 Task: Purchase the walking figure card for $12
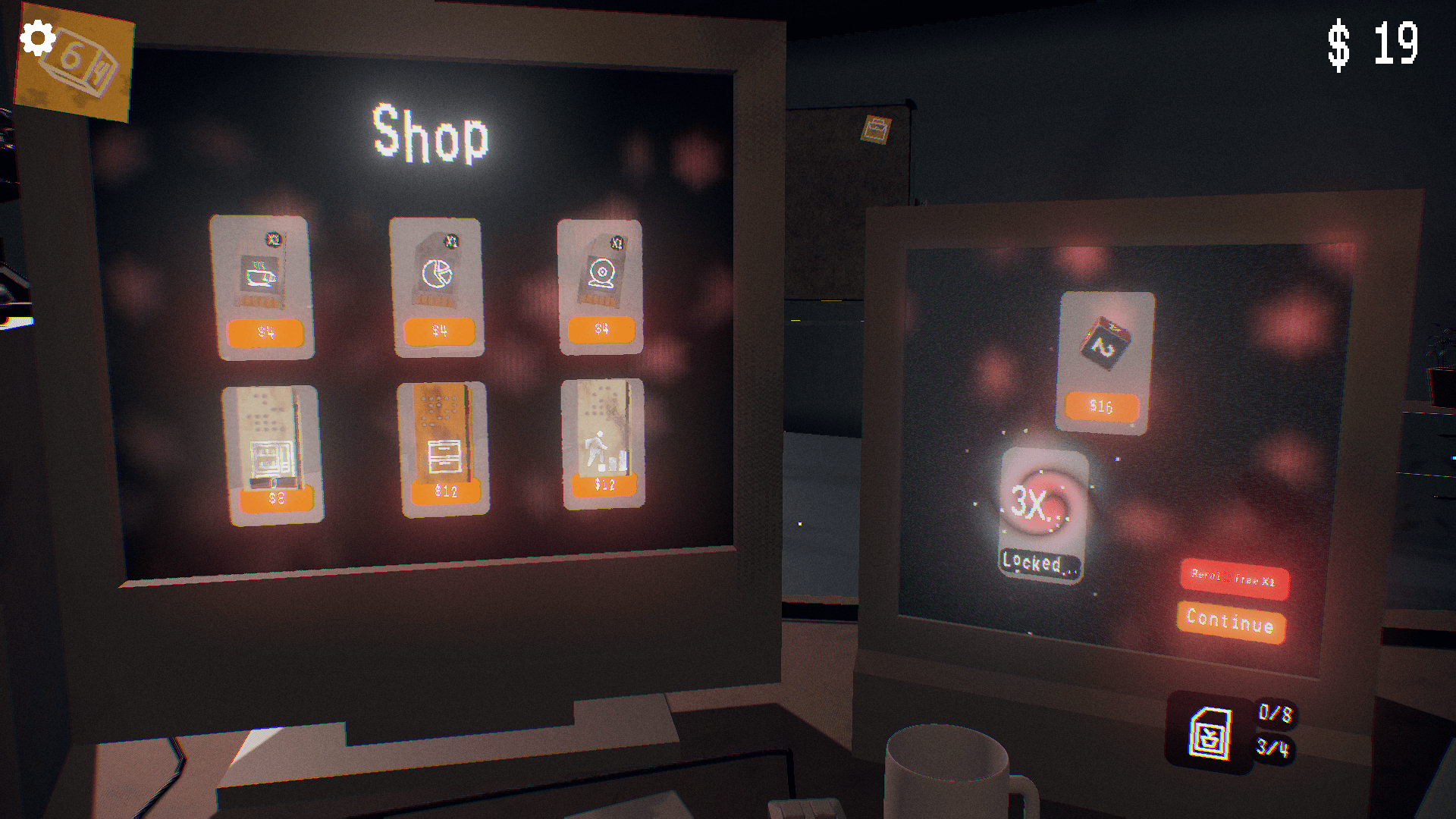tap(604, 485)
